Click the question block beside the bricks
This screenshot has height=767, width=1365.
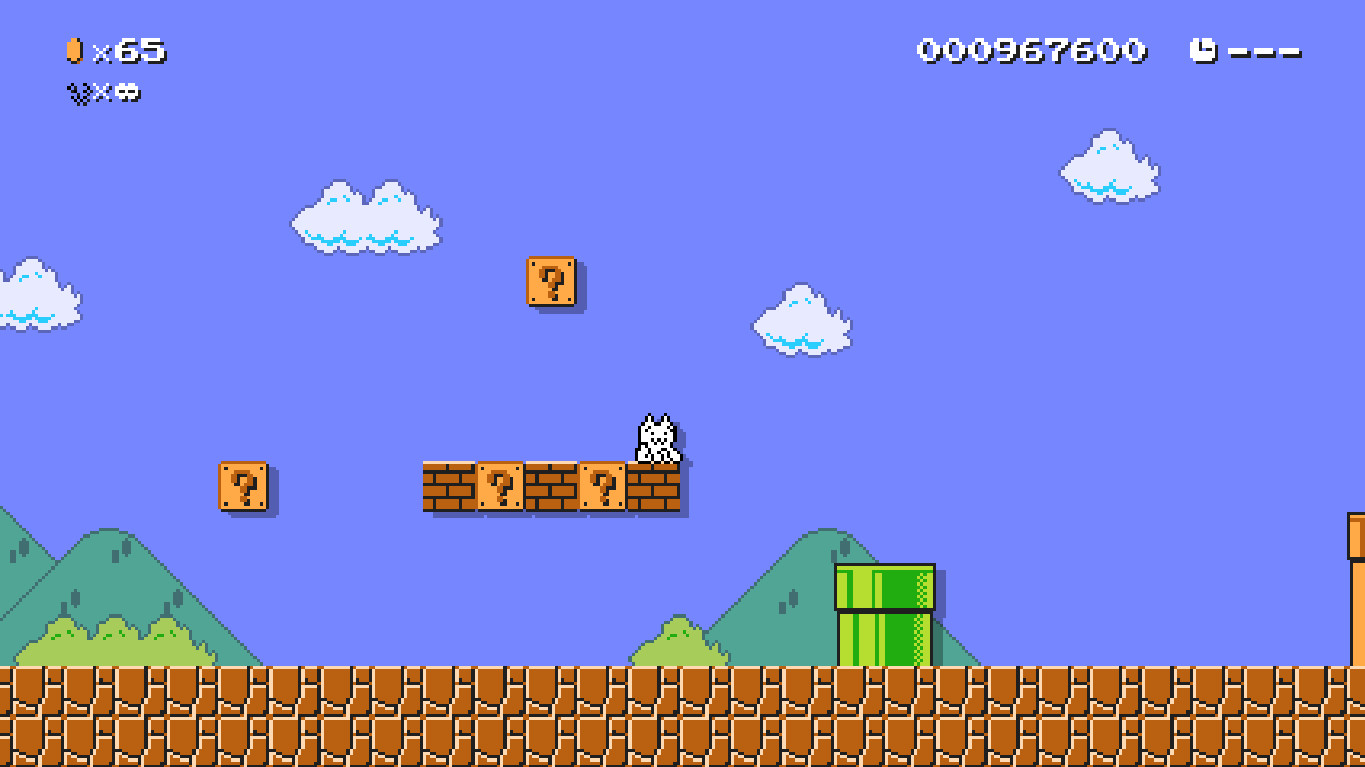(x=500, y=487)
